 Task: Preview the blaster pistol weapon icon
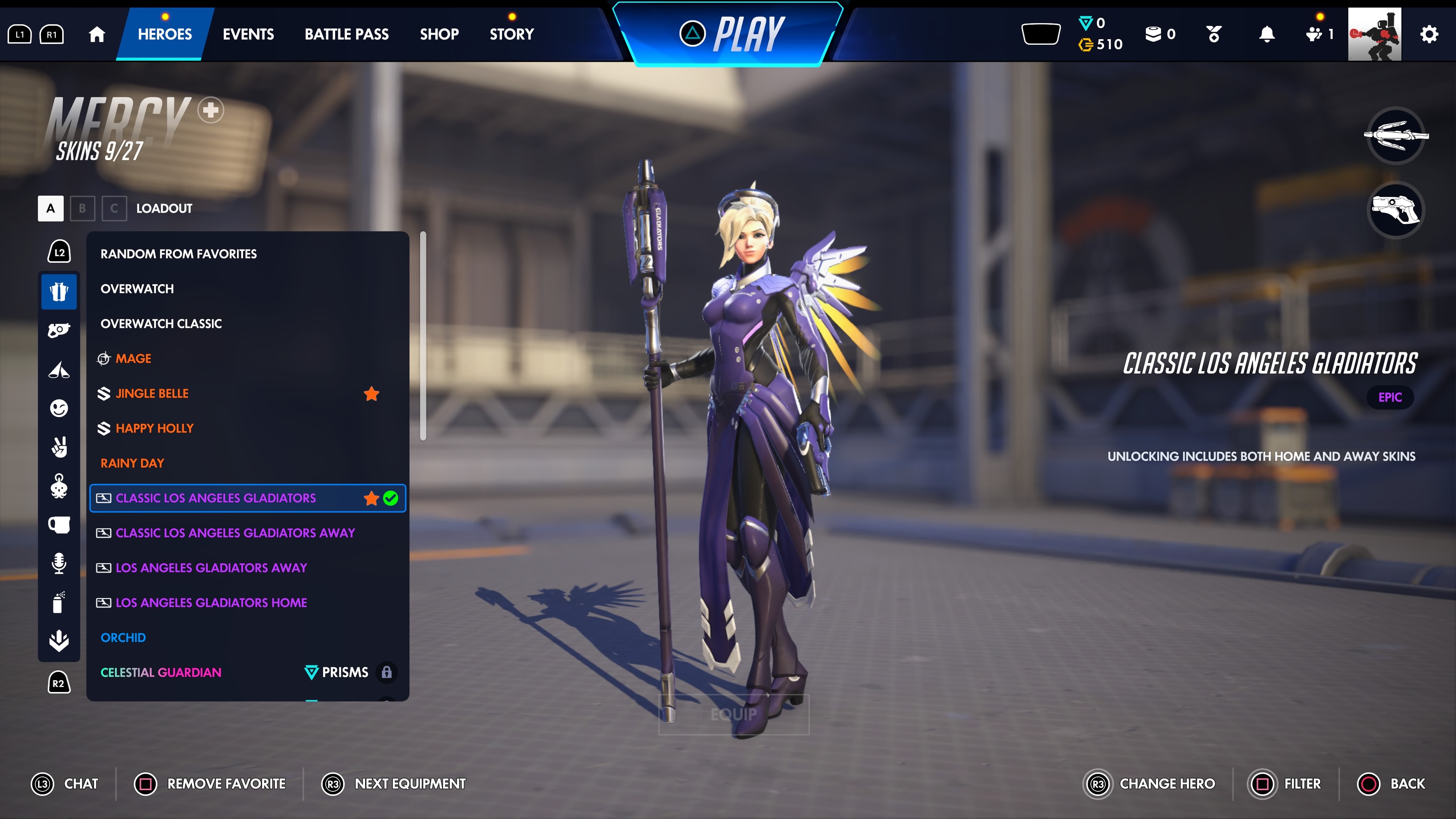[1395, 210]
